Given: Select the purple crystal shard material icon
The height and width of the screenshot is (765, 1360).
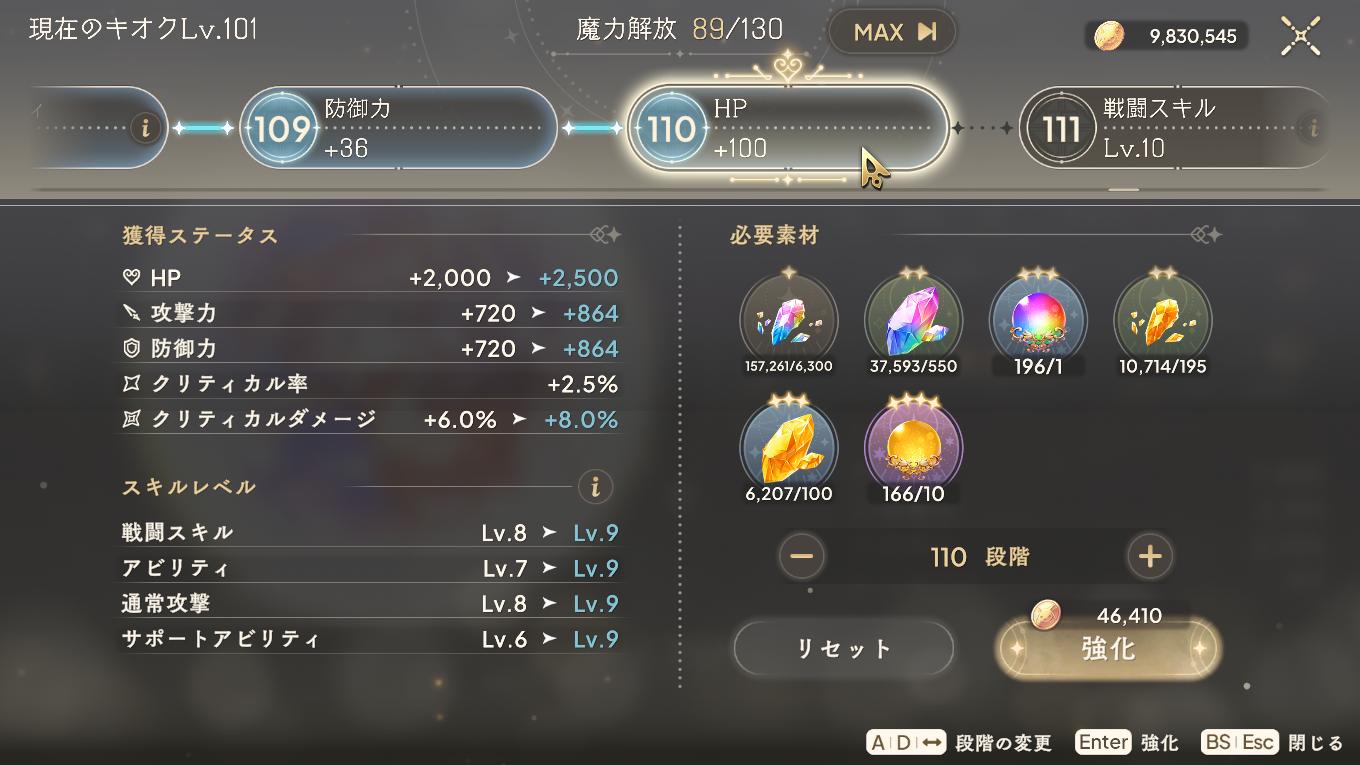Looking at the screenshot, I should coord(789,318).
